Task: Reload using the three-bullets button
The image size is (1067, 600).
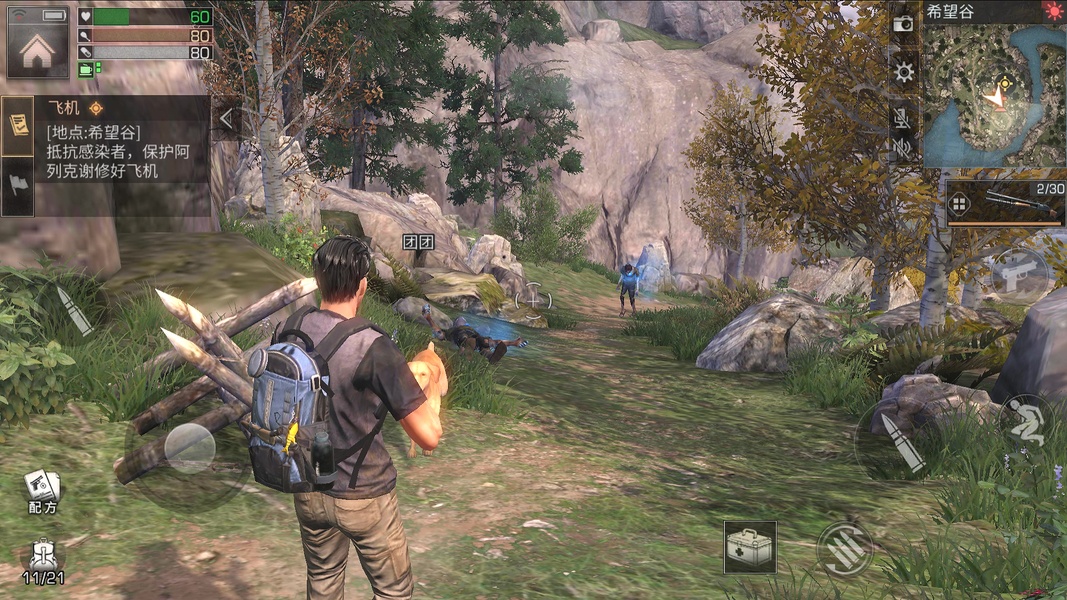Action: [844, 548]
